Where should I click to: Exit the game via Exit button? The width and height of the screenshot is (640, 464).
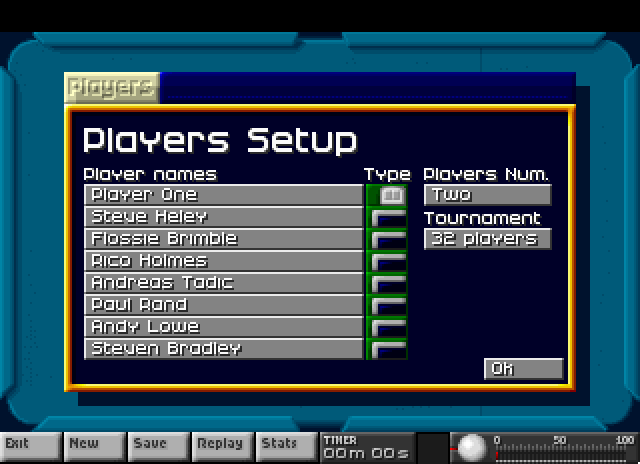(30, 445)
